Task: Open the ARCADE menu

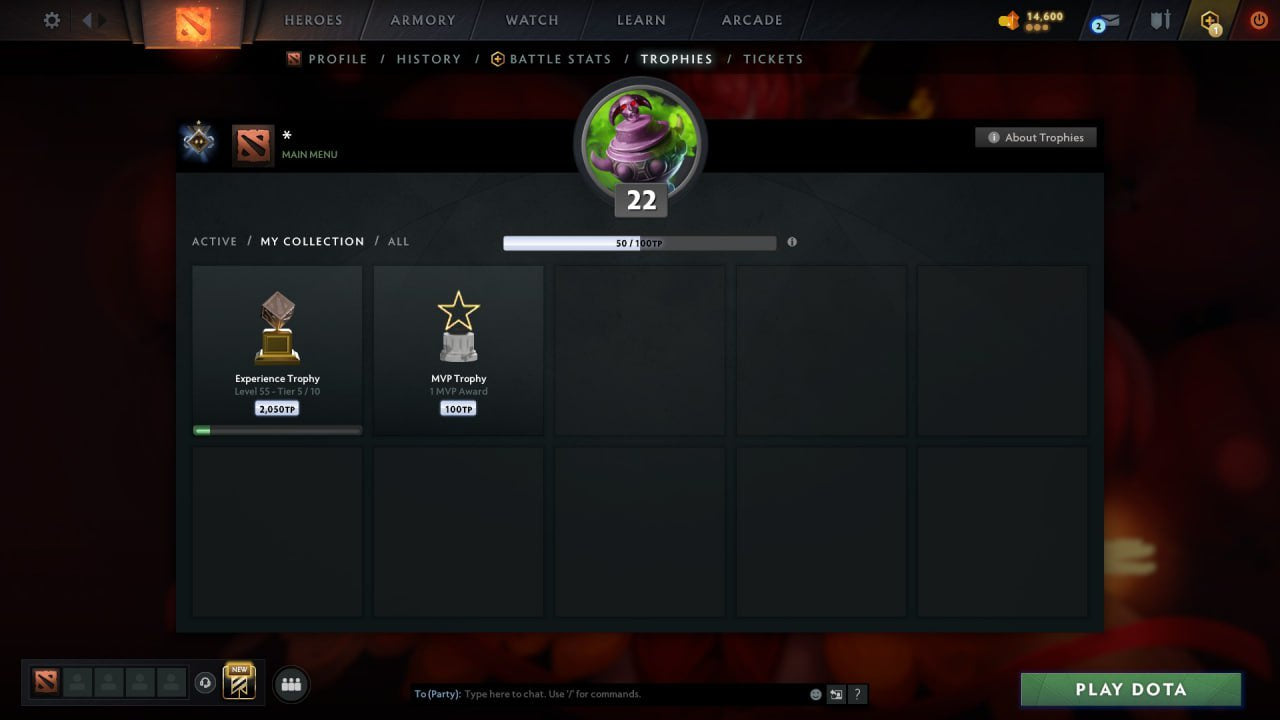Action: (x=751, y=20)
